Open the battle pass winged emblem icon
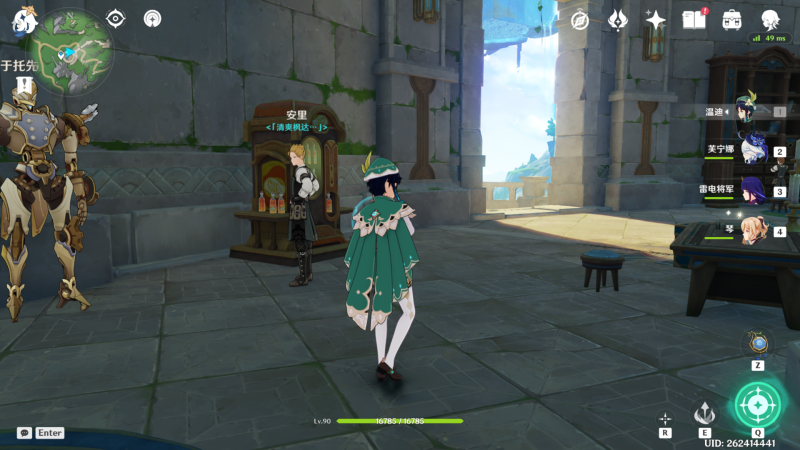This screenshot has width=800, height=450. pos(618,20)
